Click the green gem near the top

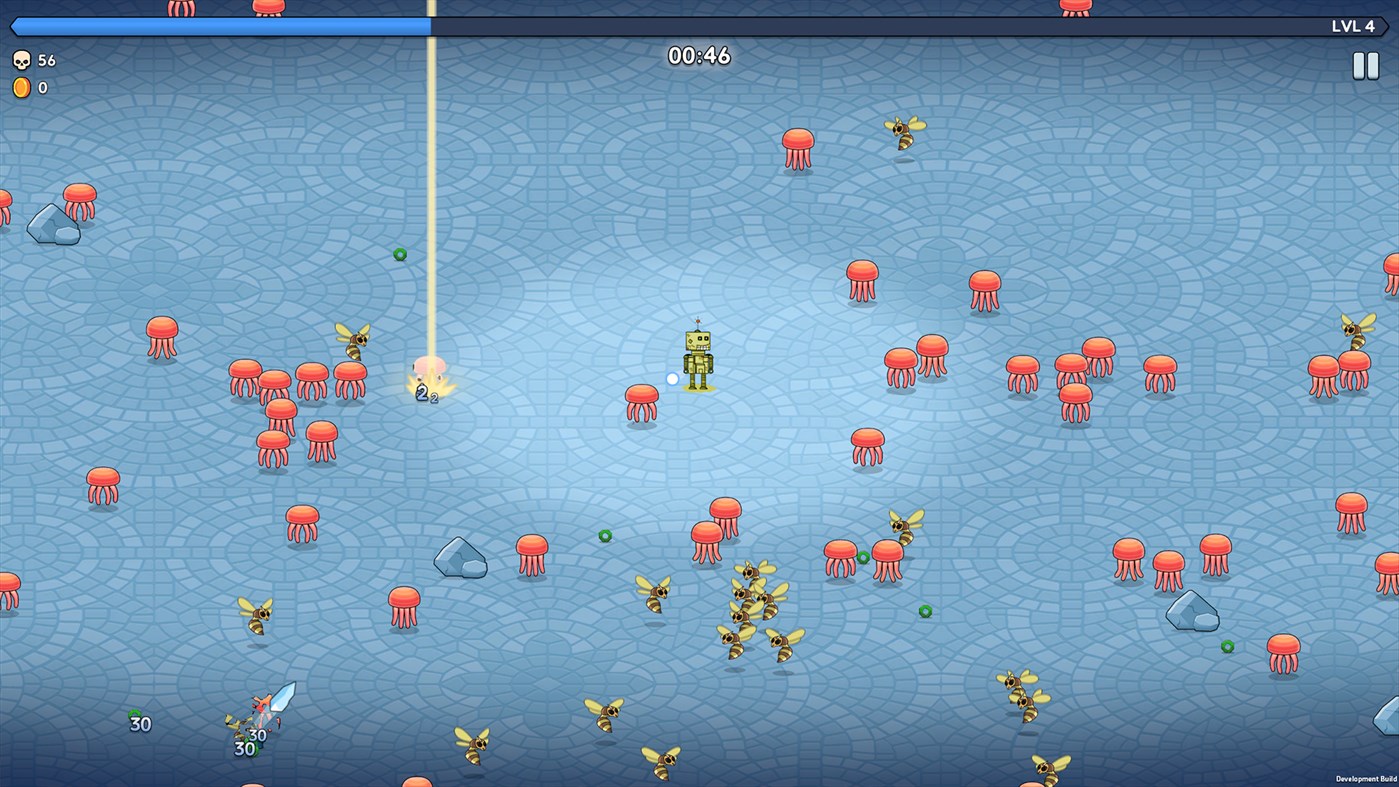click(400, 254)
